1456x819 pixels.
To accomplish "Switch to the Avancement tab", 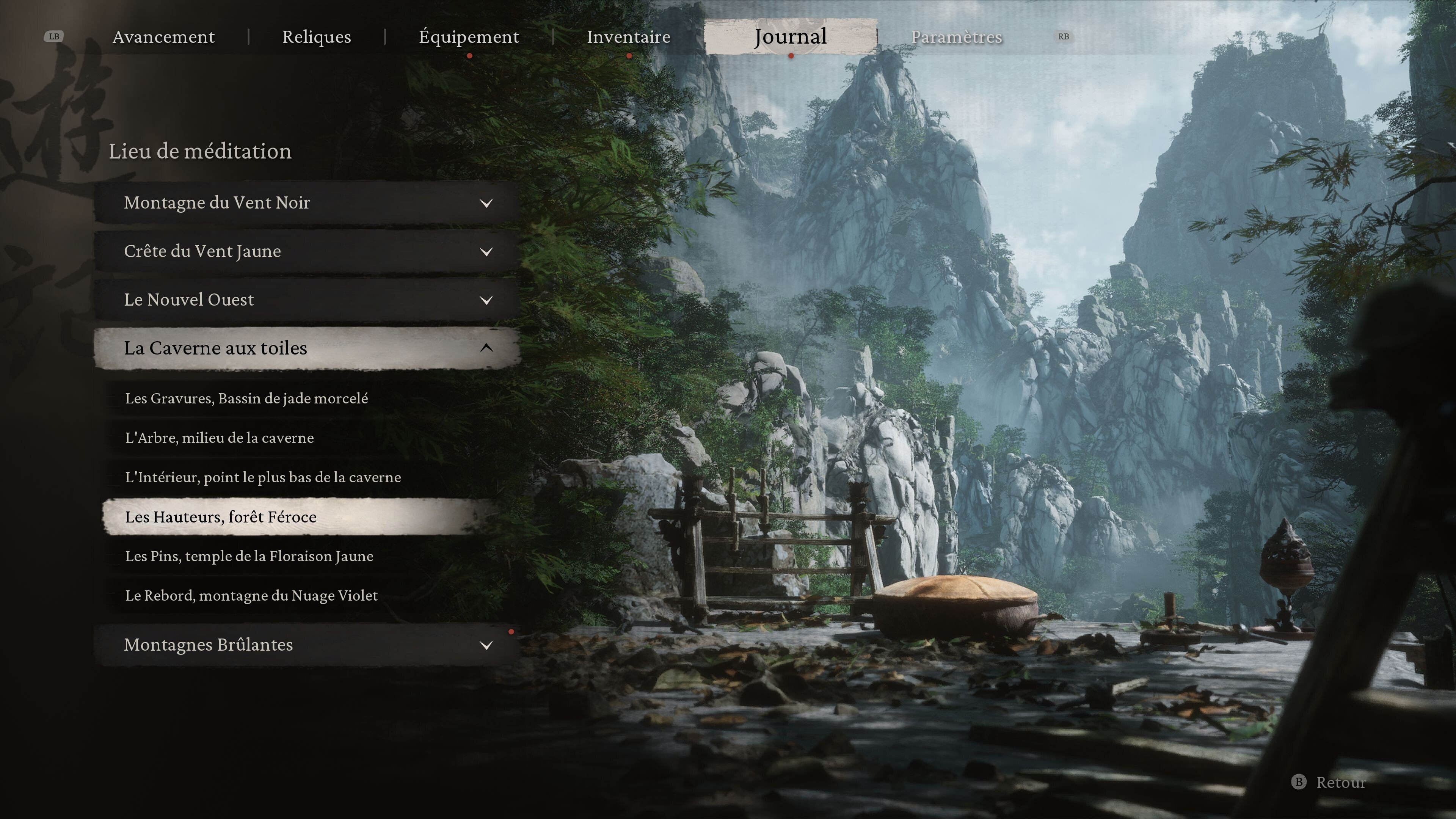I will [x=163, y=37].
